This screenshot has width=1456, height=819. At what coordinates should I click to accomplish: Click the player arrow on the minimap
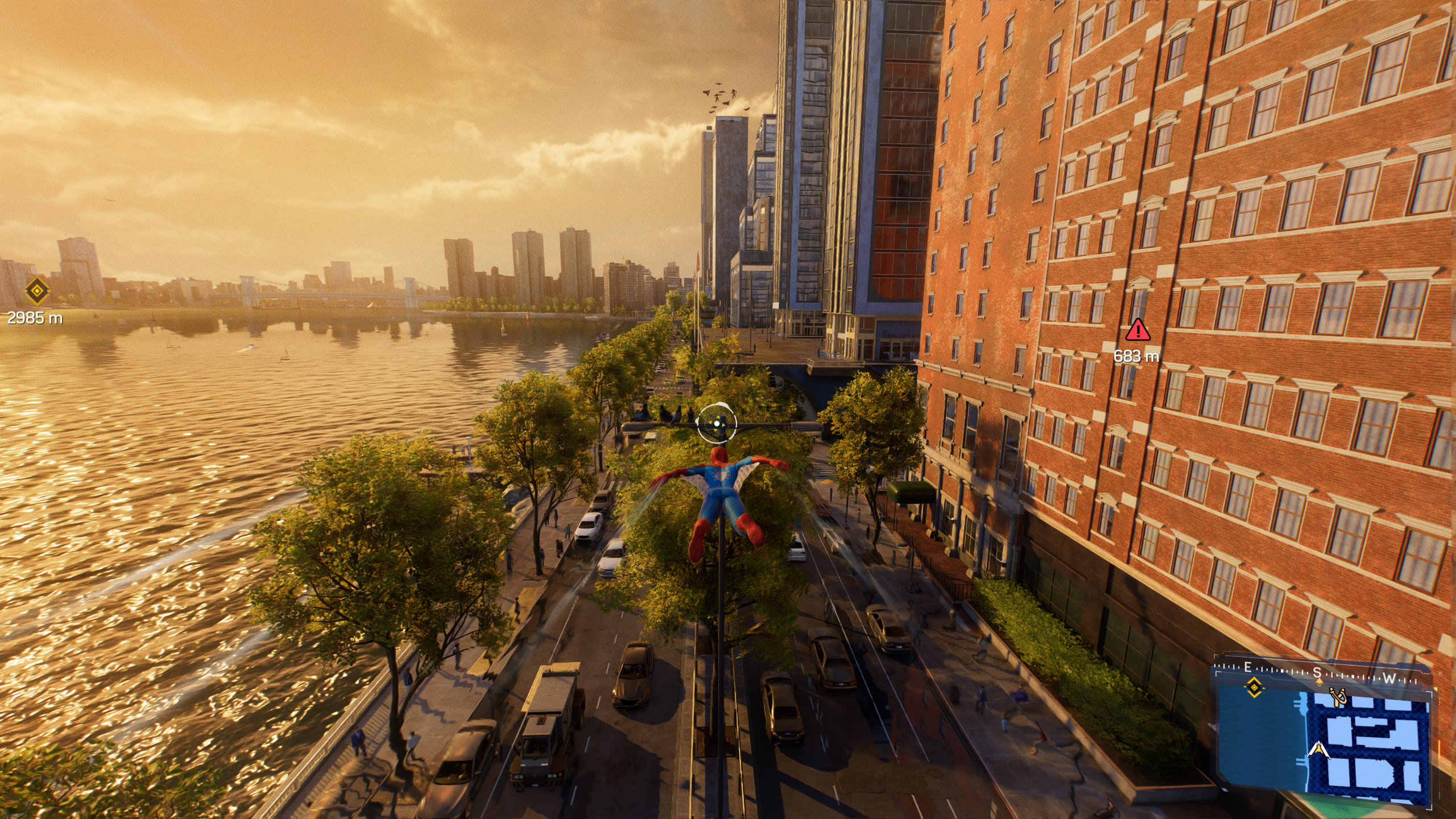[x=1318, y=750]
